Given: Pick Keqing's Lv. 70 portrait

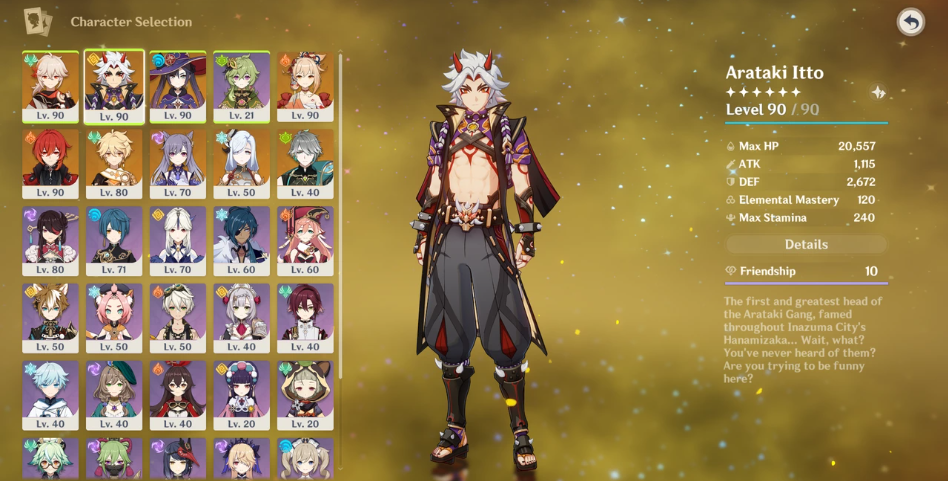Looking at the screenshot, I should (178, 163).
